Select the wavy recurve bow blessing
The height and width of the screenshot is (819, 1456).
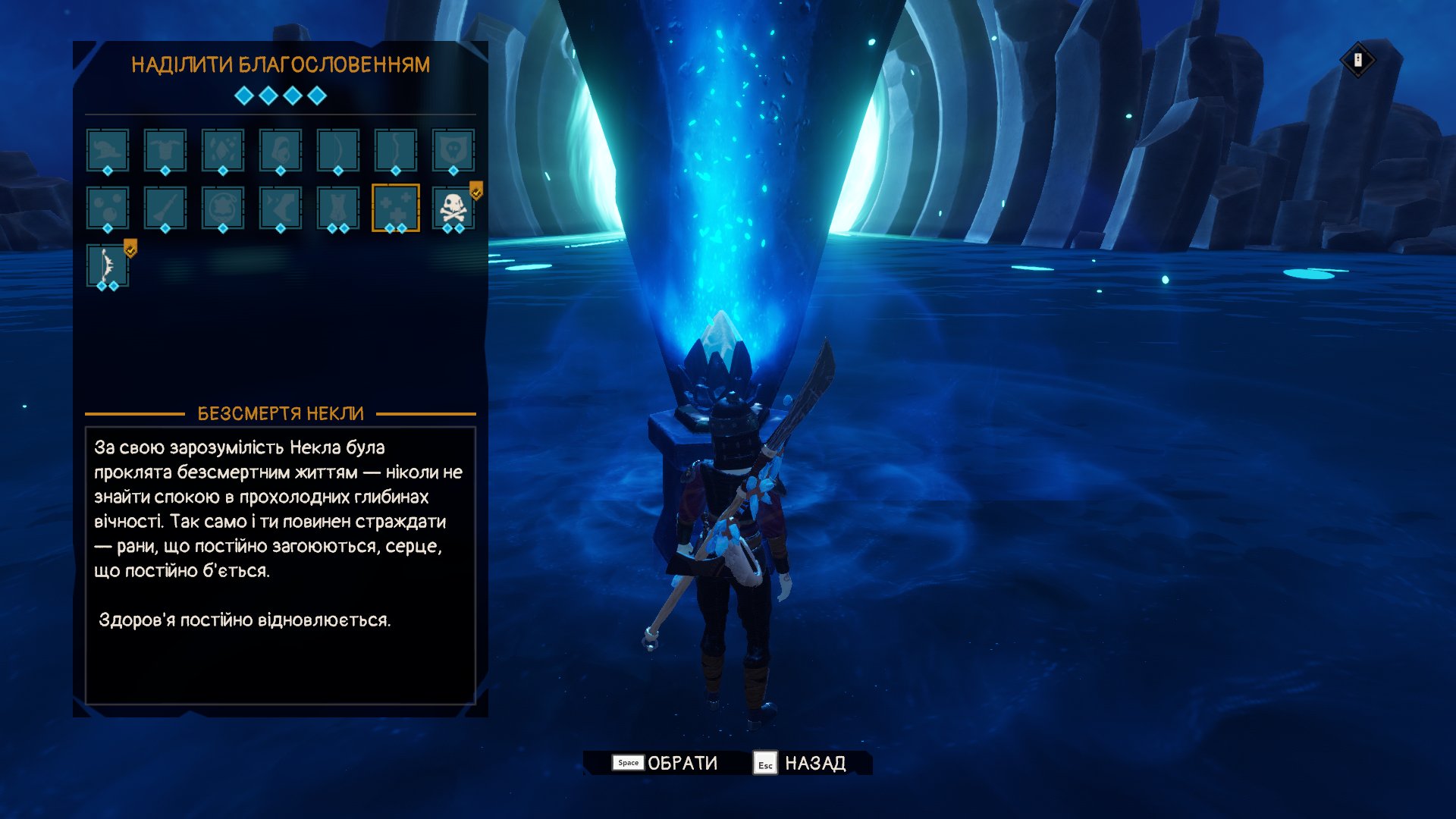tap(396, 150)
